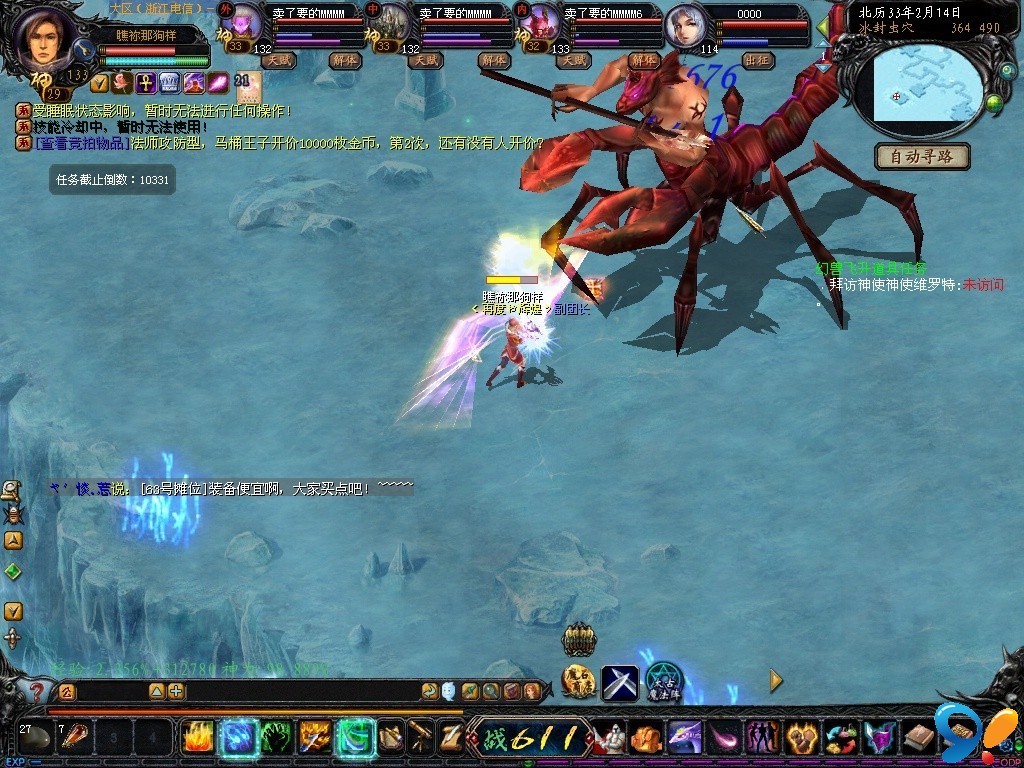
Task: Open the 魔法阵 magic circle icon
Action: coord(663,681)
